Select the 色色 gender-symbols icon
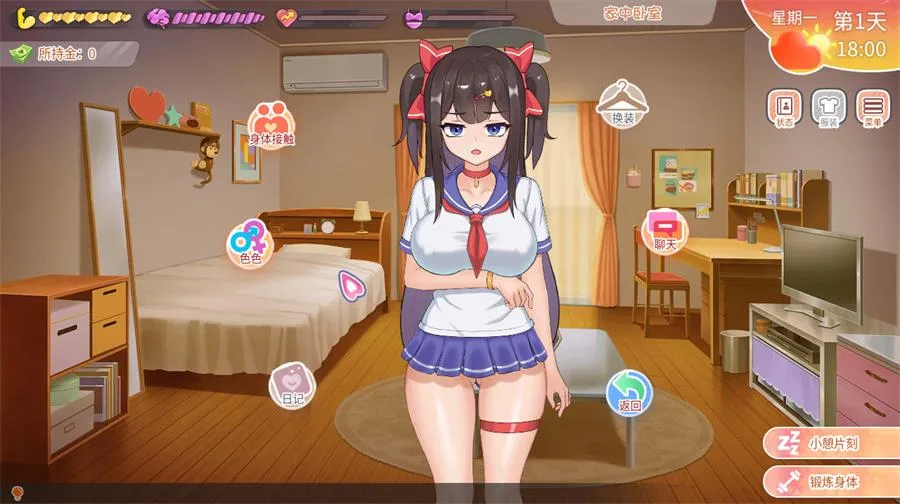Viewport: 900px width, 504px height. pos(249,243)
